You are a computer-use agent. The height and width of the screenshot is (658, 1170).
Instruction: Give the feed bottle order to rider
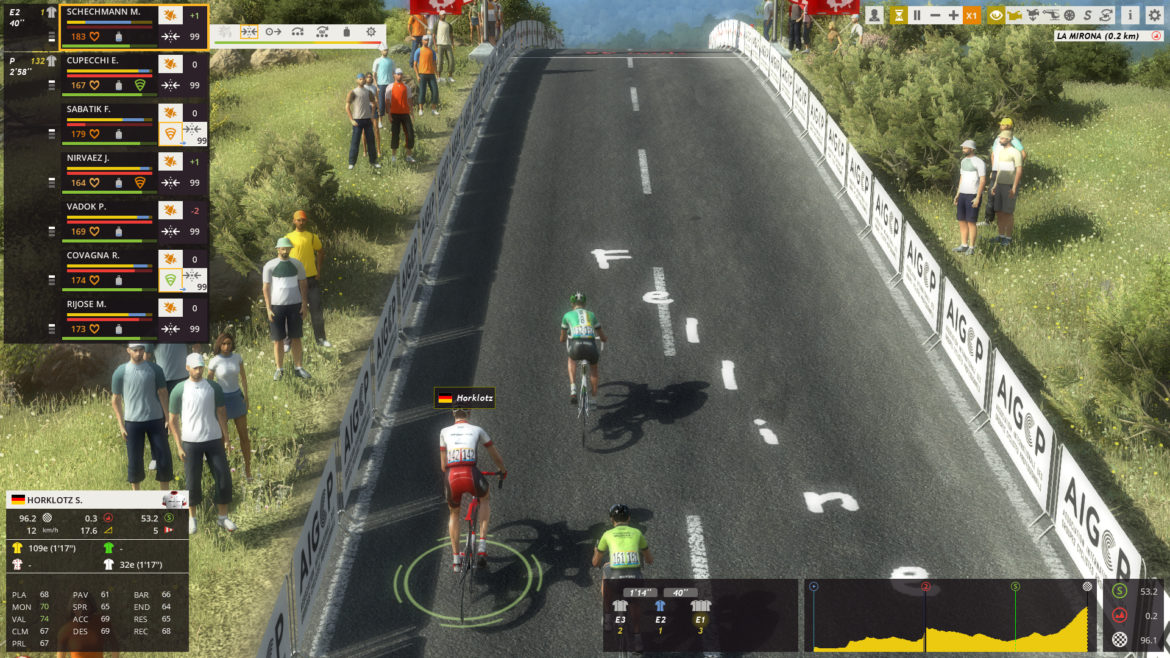click(x=346, y=32)
